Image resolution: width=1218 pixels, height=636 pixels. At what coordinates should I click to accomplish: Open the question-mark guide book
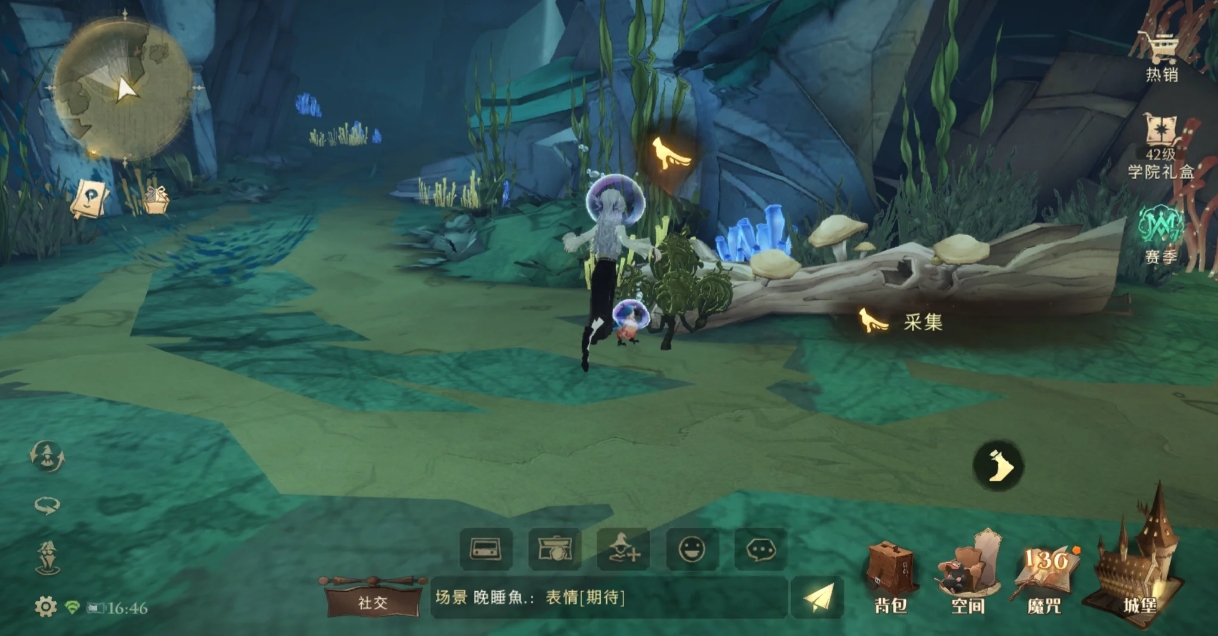[x=88, y=197]
